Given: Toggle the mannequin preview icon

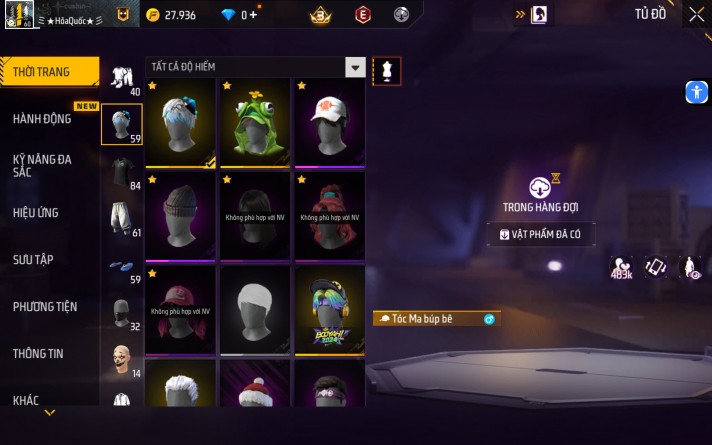Looking at the screenshot, I should pyautogui.click(x=387, y=69).
